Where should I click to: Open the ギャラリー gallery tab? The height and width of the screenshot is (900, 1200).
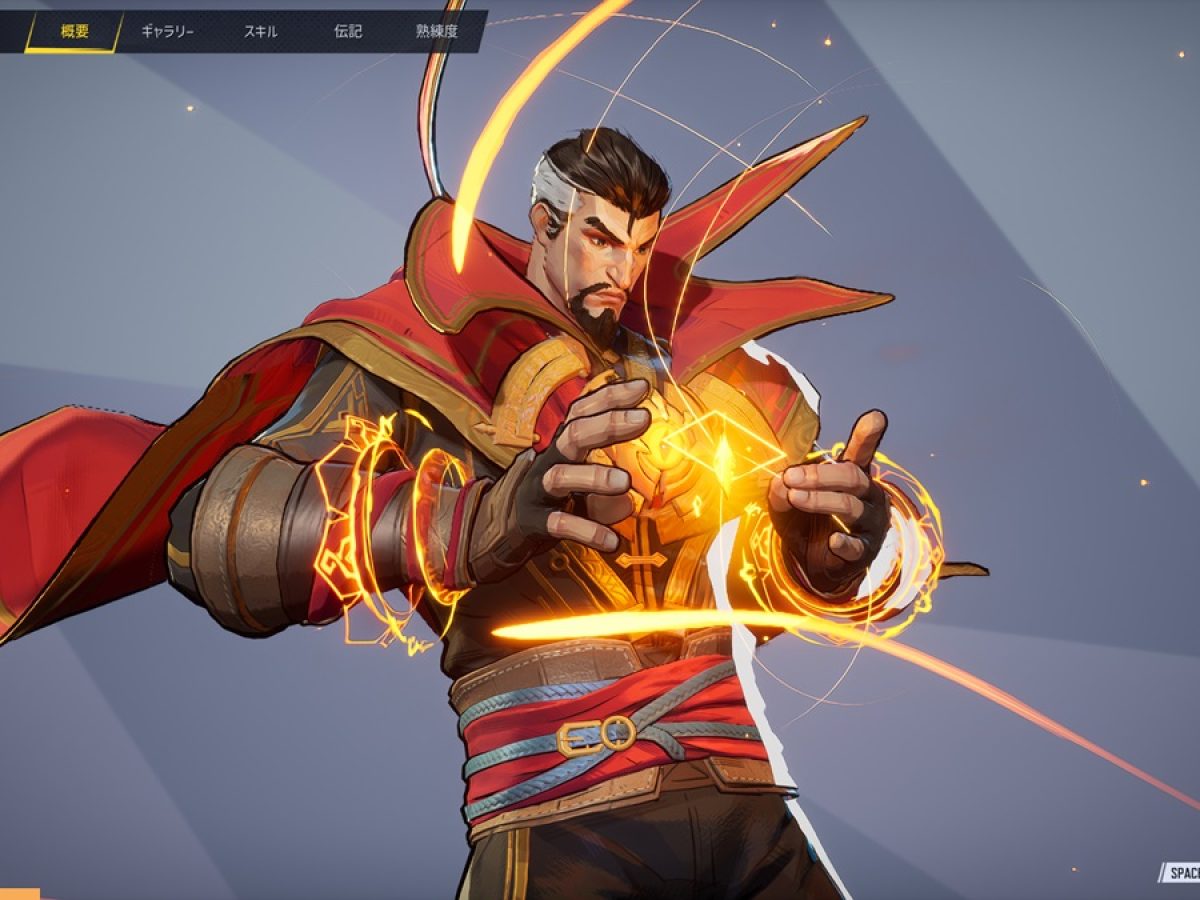[x=167, y=31]
